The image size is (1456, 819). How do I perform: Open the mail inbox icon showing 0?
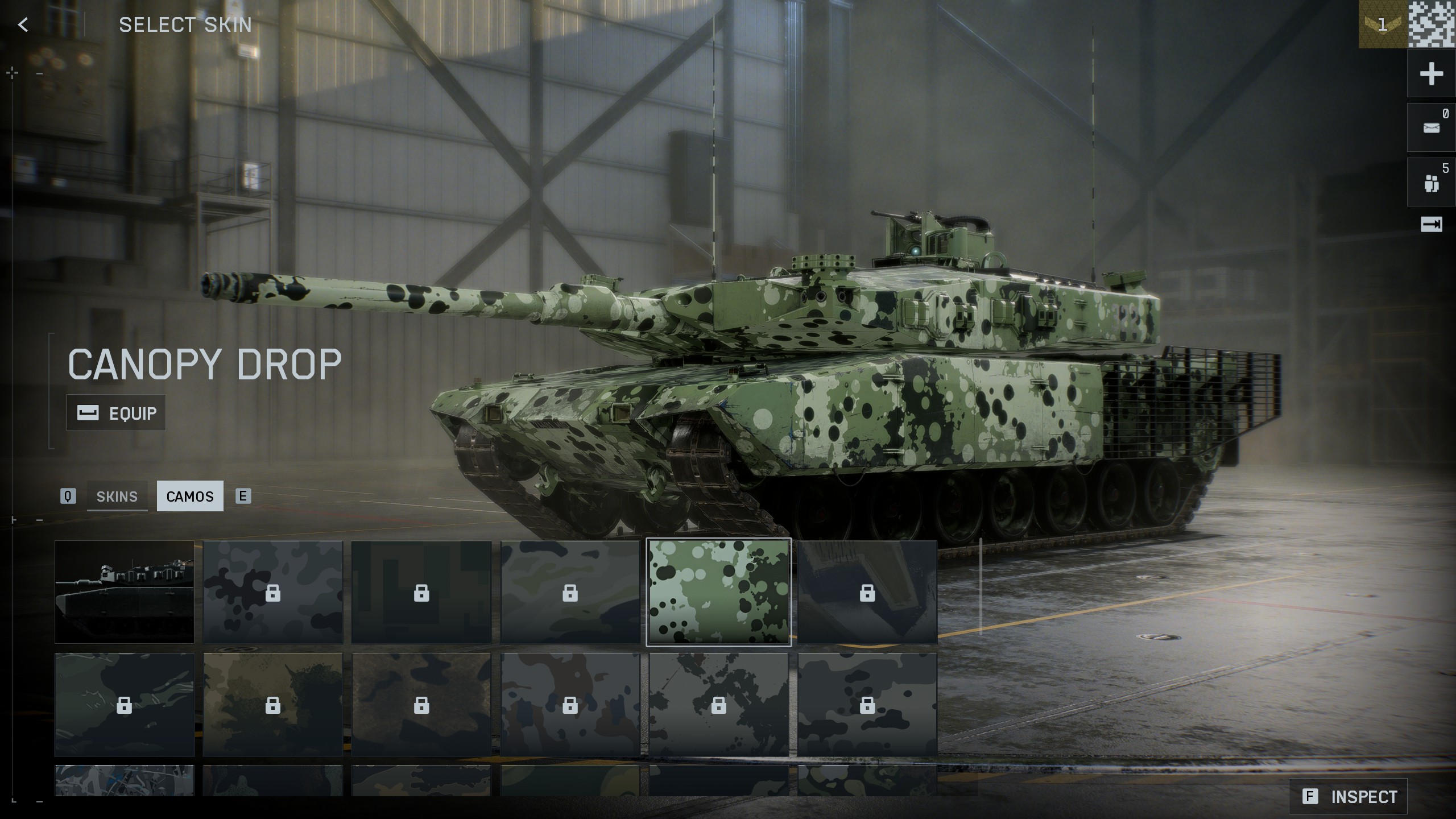1432,126
